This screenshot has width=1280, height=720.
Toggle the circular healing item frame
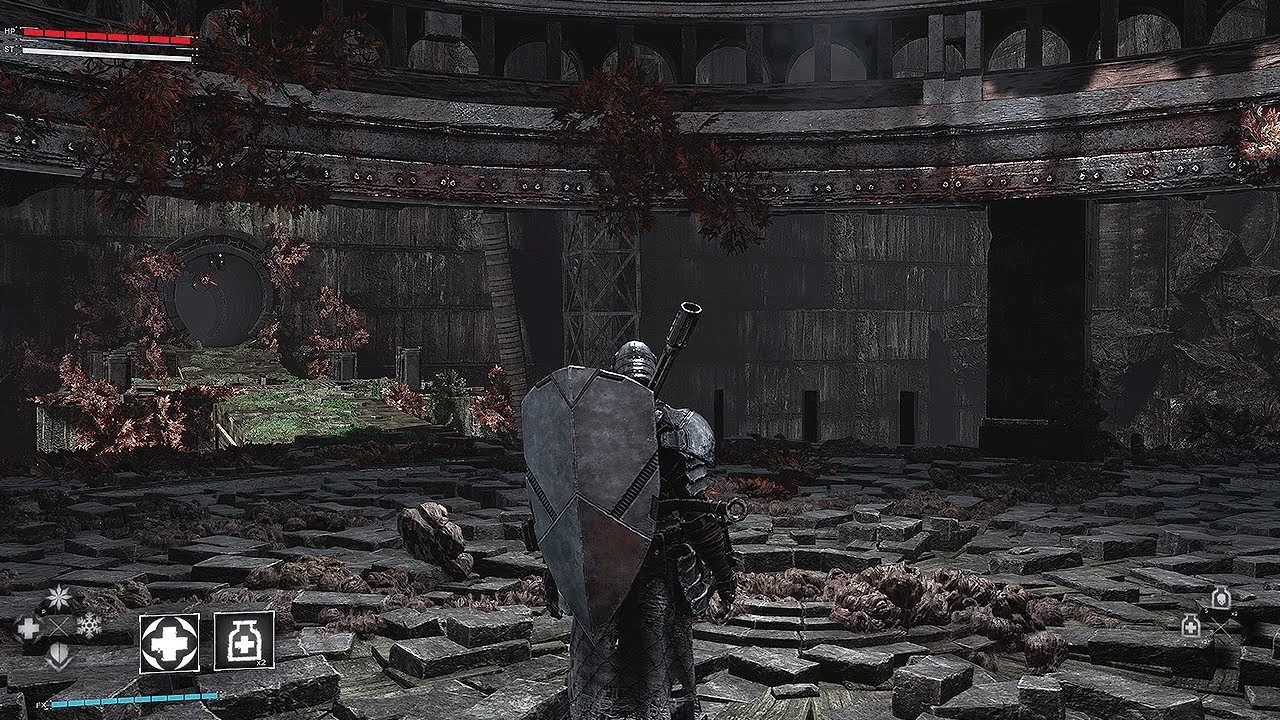pyautogui.click(x=169, y=642)
